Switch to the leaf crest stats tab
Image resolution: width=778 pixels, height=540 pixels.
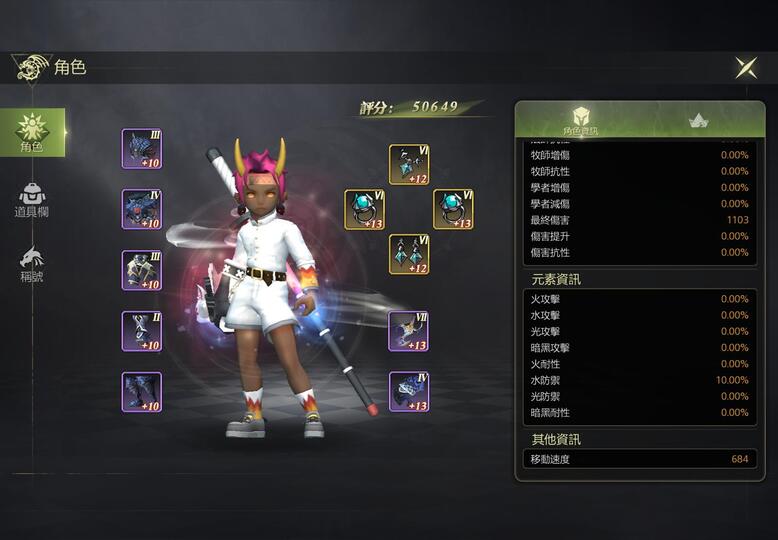click(x=699, y=120)
